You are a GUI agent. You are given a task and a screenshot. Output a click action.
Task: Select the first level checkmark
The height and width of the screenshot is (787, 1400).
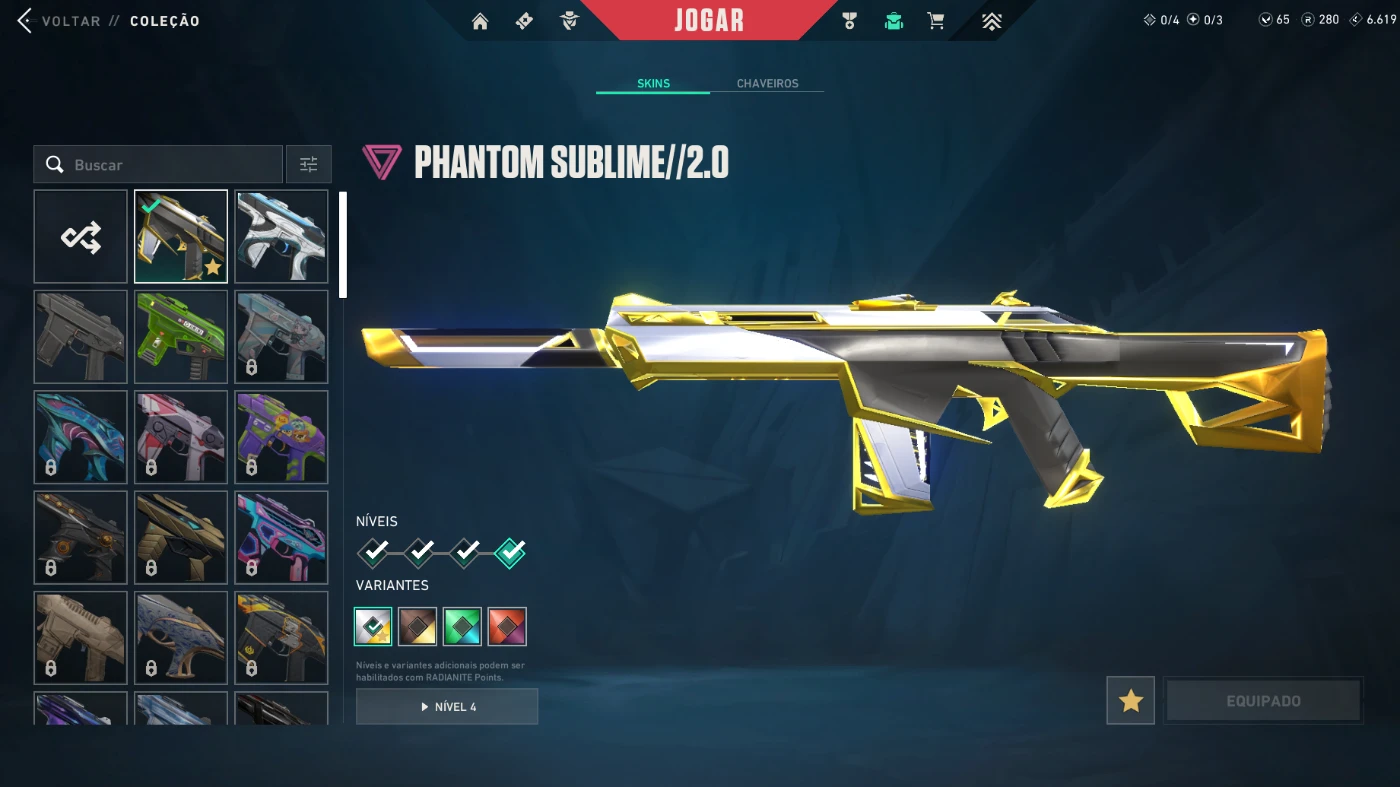(x=373, y=552)
